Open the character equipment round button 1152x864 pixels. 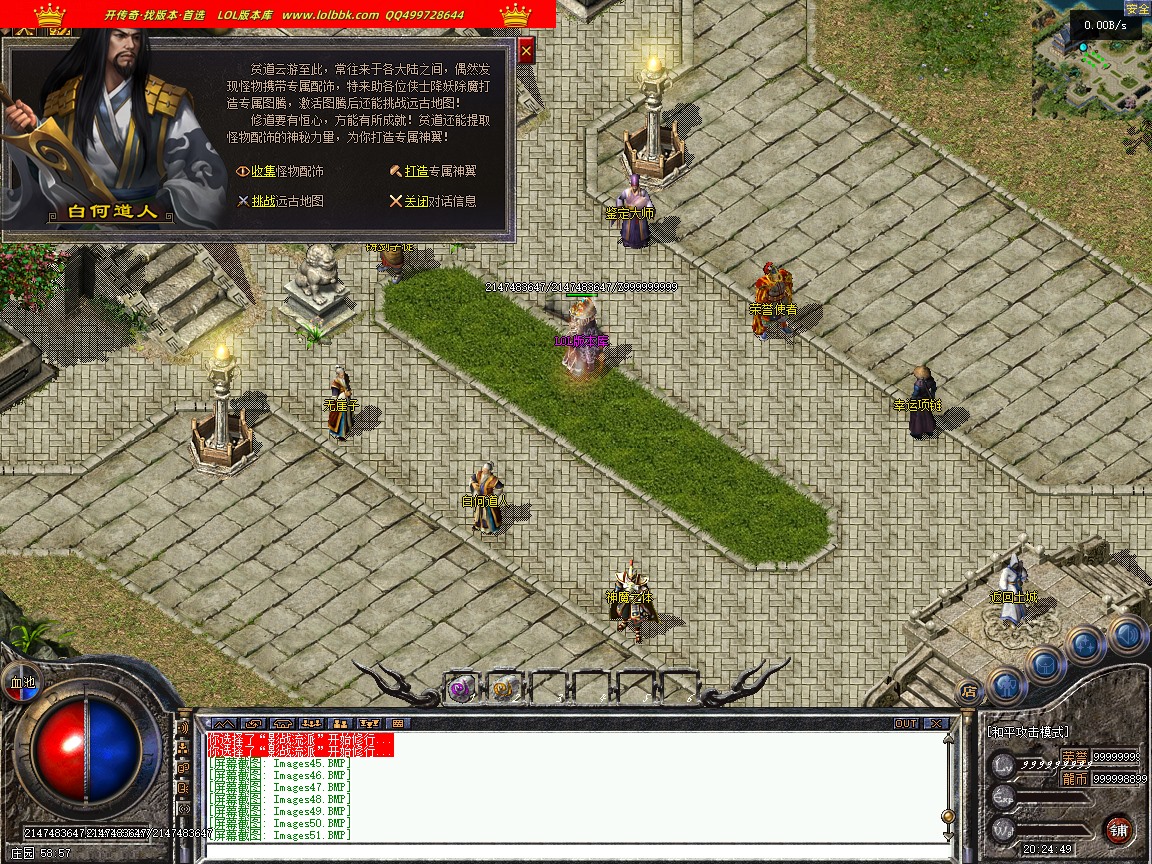[1007, 686]
